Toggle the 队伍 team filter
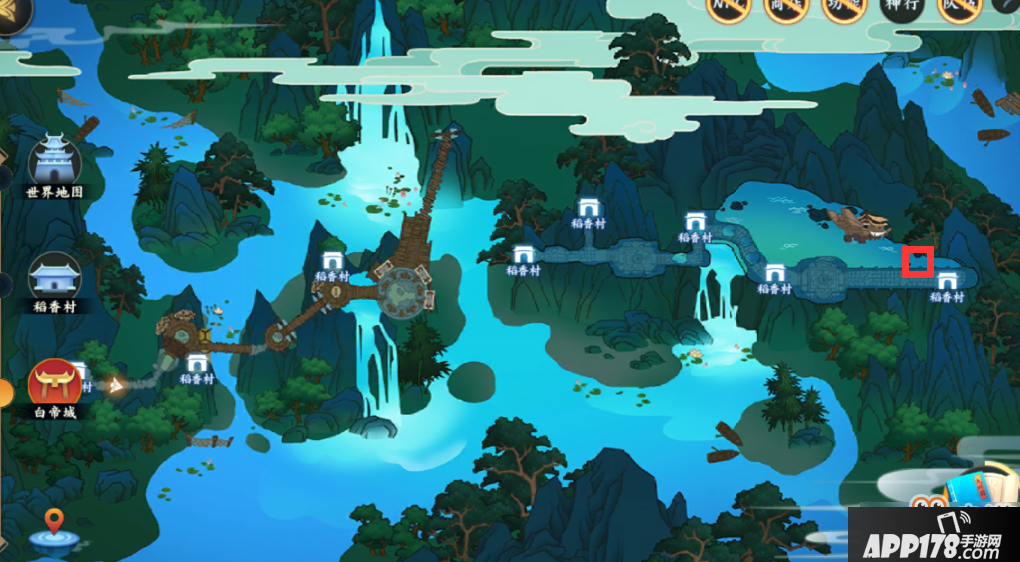Viewport: 1020px width, 562px height. pyautogui.click(x=959, y=8)
